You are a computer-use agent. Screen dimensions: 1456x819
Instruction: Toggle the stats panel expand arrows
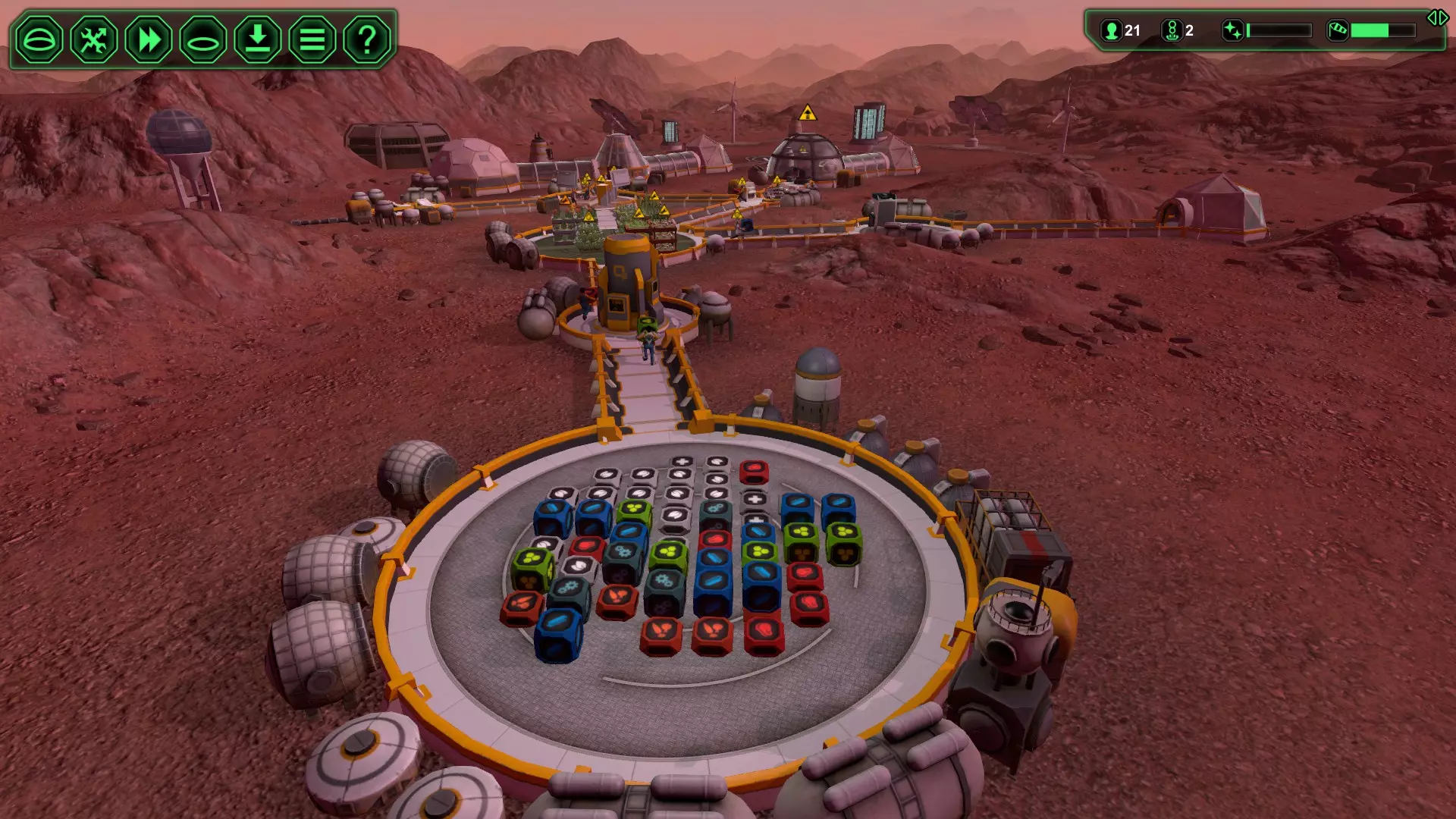pos(1437,18)
